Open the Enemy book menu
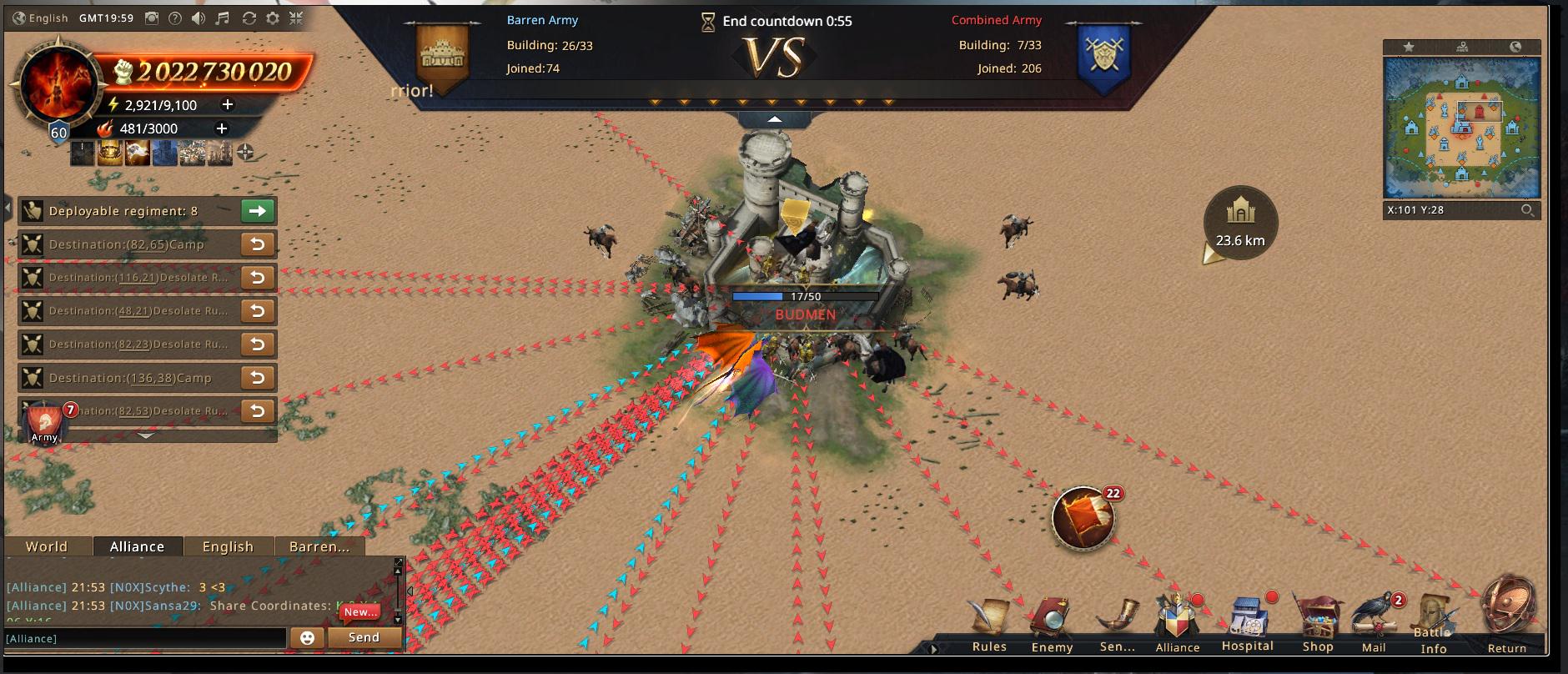The image size is (1568, 674). click(1051, 622)
